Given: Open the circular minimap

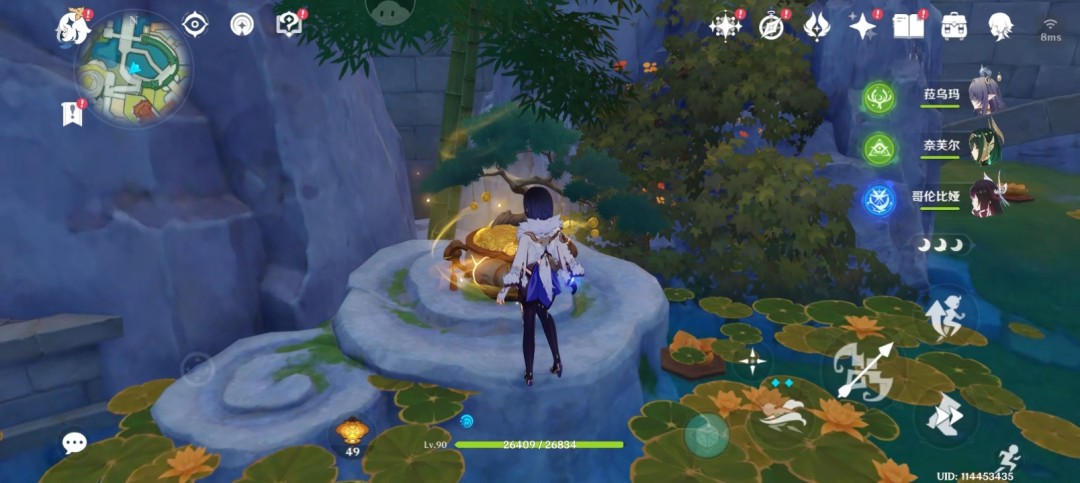Looking at the screenshot, I should [134, 69].
